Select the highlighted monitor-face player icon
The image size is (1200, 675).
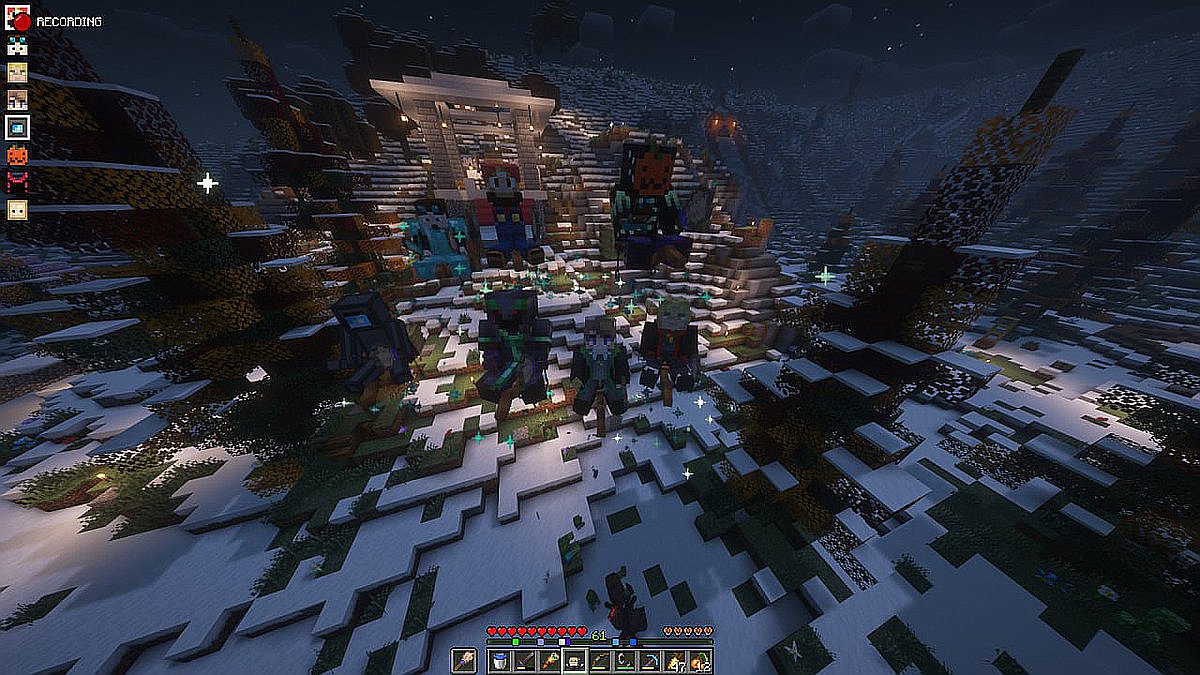click(x=18, y=127)
